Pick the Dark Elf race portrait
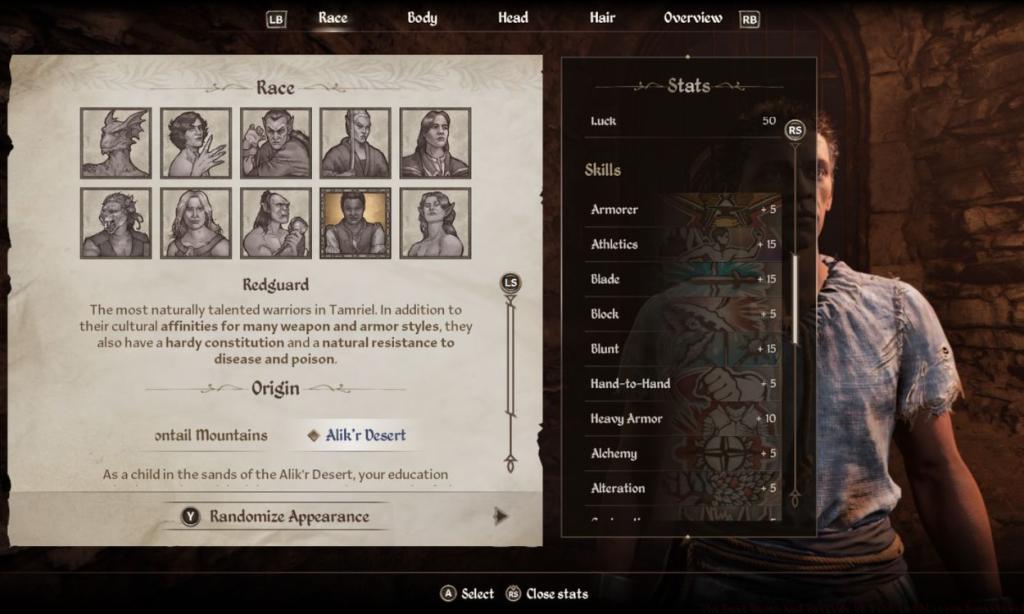 coord(276,143)
